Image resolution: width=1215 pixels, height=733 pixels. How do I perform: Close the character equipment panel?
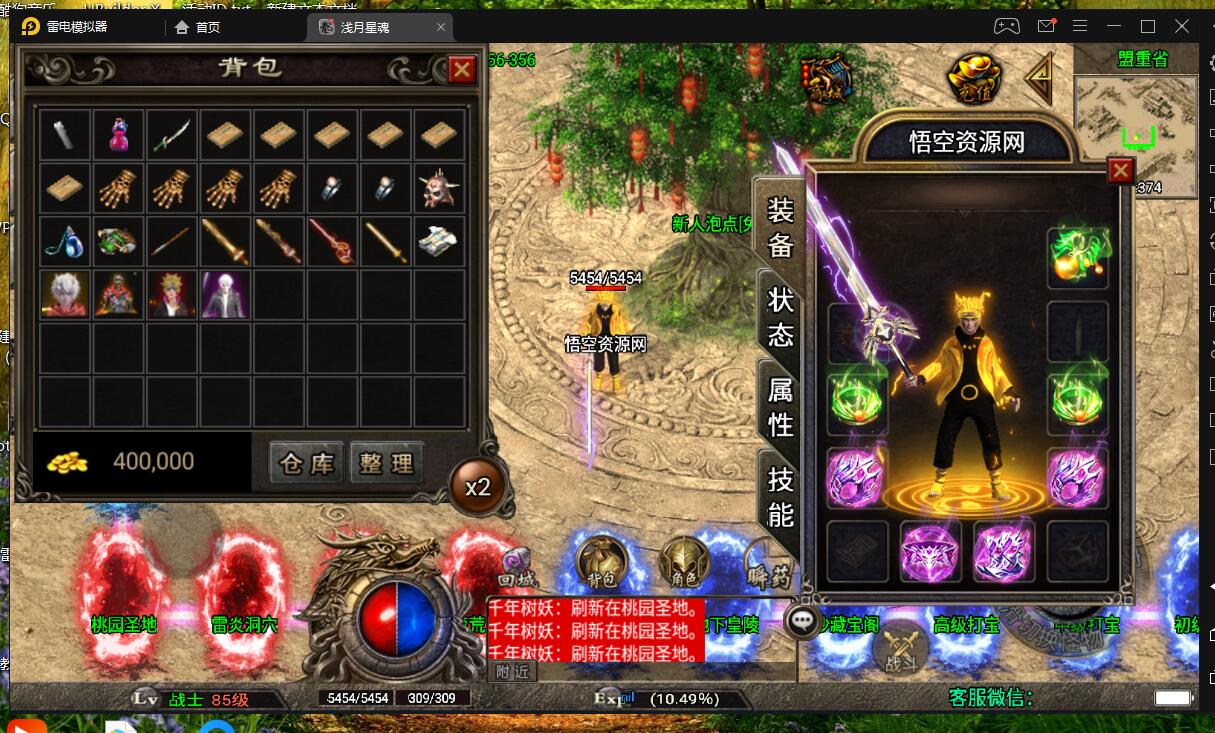coord(1121,171)
